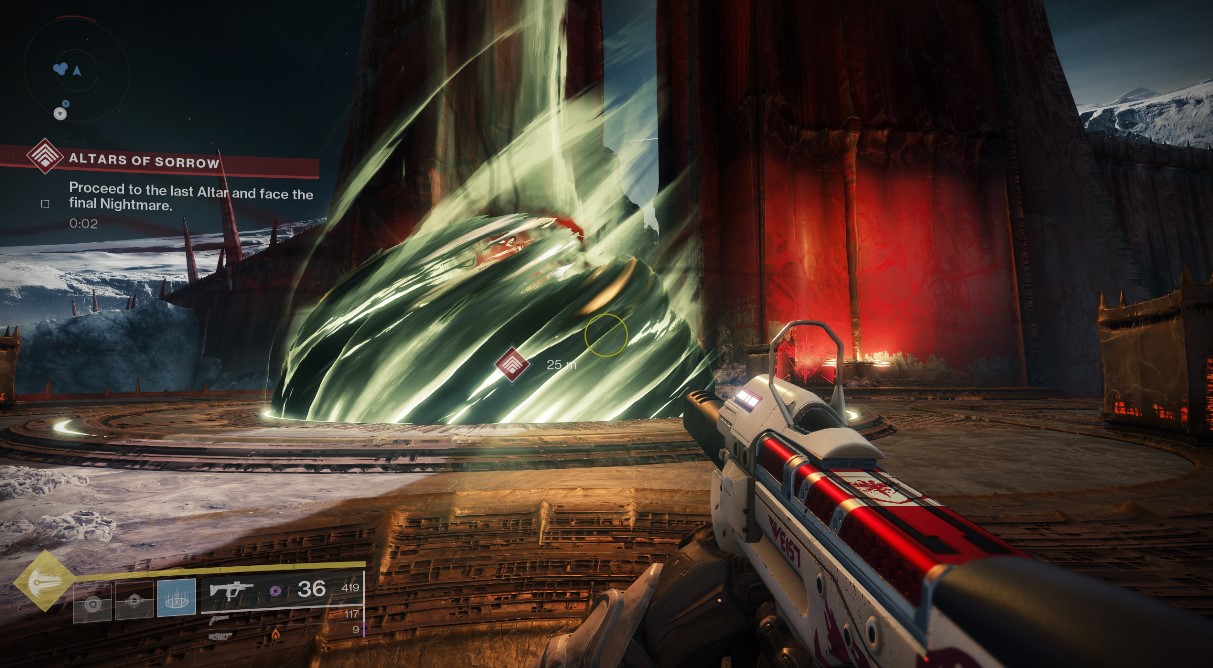
Task: Activate the yellow diamond super ability icon
Action: click(x=44, y=580)
